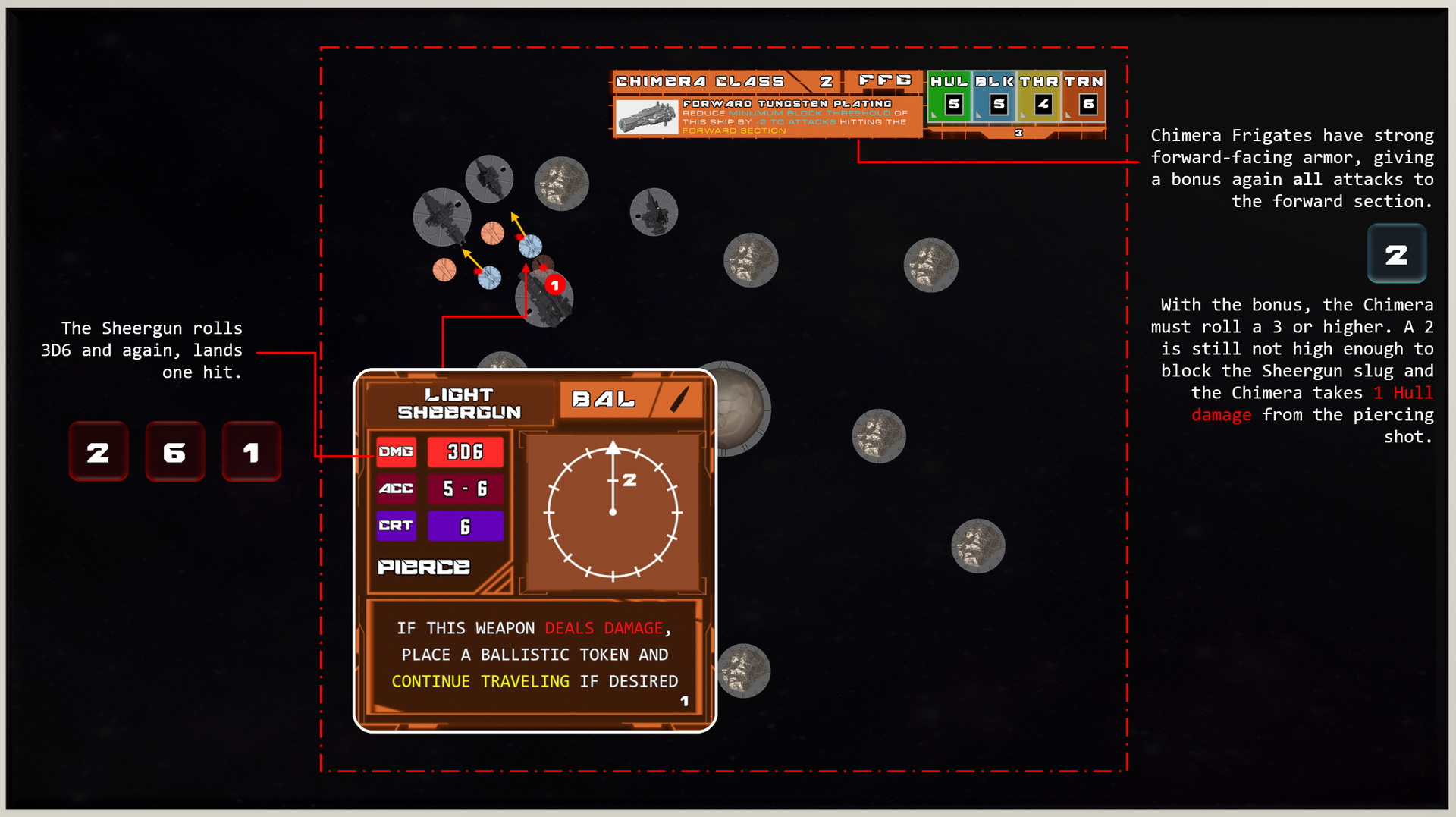
Task: Click the red numbered 1 damage token
Action: pyautogui.click(x=555, y=285)
